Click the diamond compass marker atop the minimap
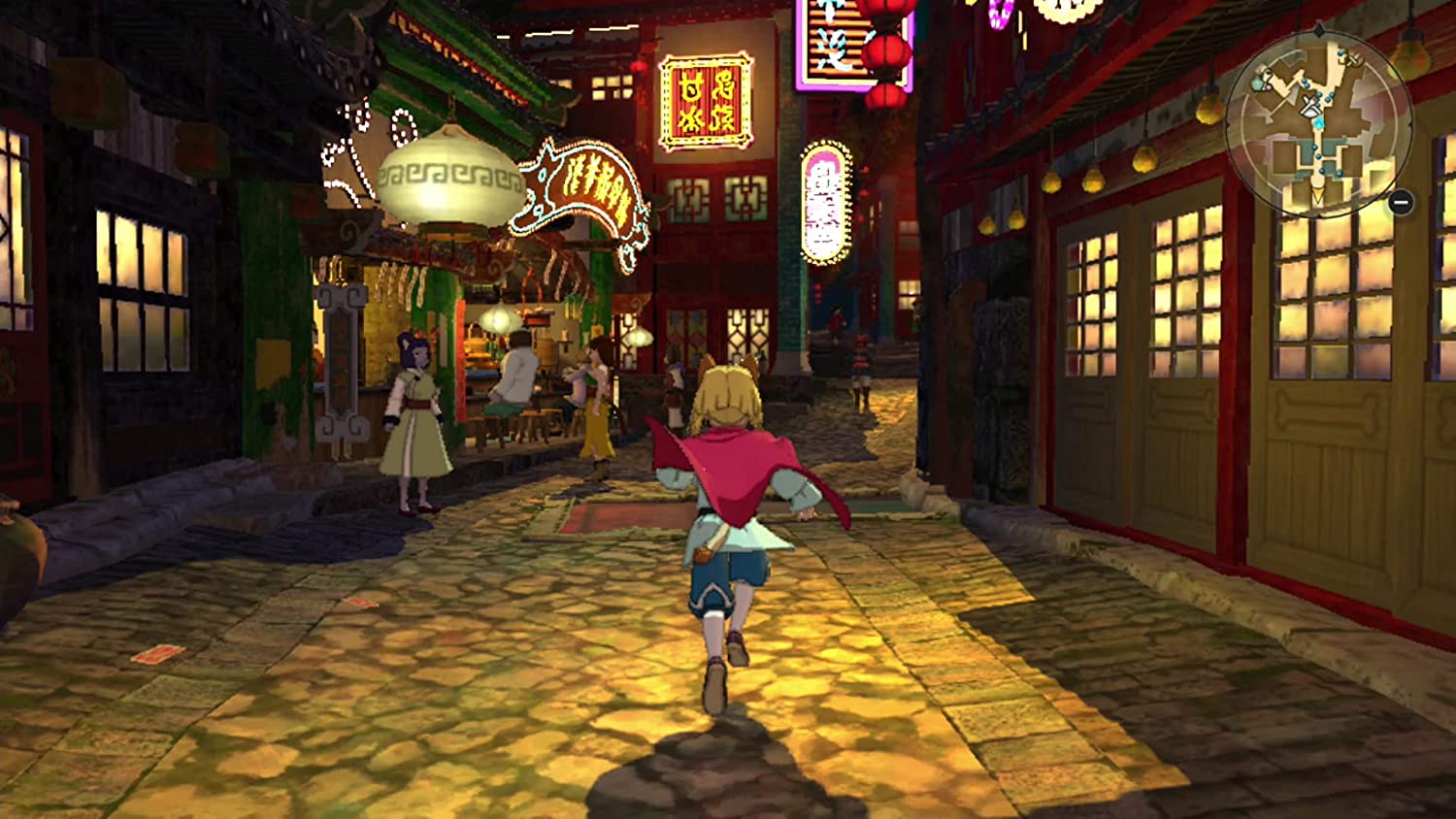 click(x=1320, y=30)
